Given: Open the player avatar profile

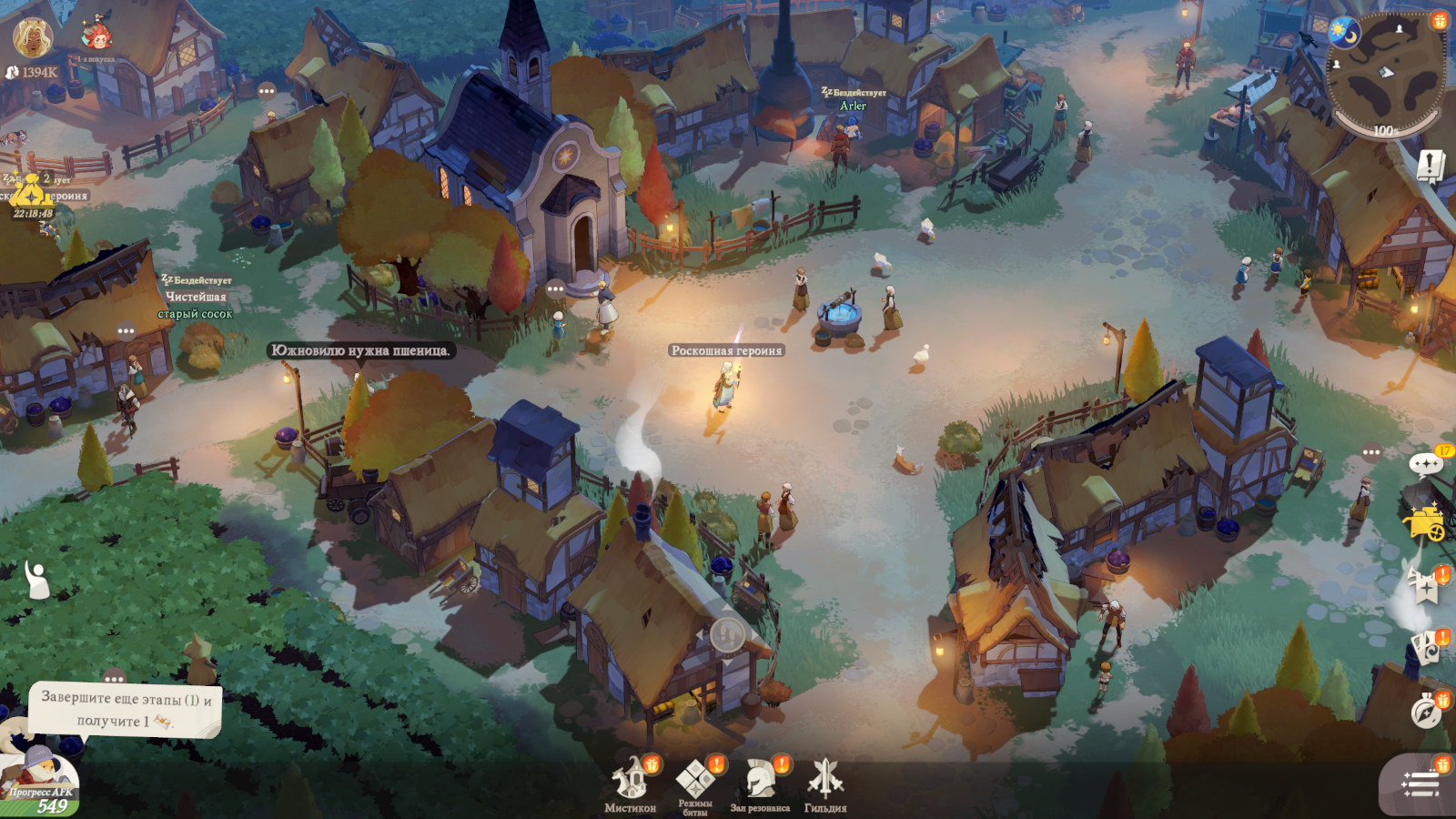Looking at the screenshot, I should coord(33,36).
